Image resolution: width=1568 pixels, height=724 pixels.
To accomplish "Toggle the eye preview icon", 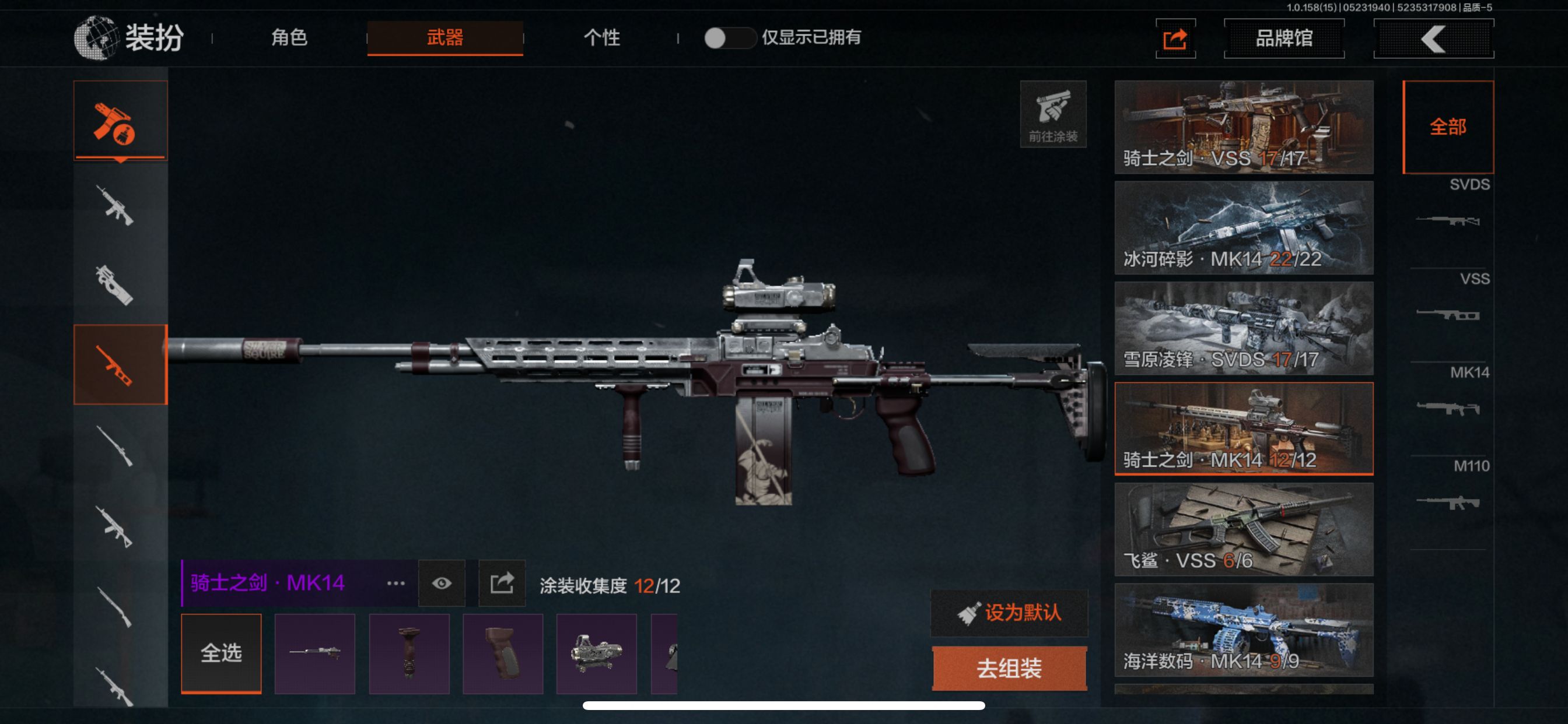I will [442, 584].
